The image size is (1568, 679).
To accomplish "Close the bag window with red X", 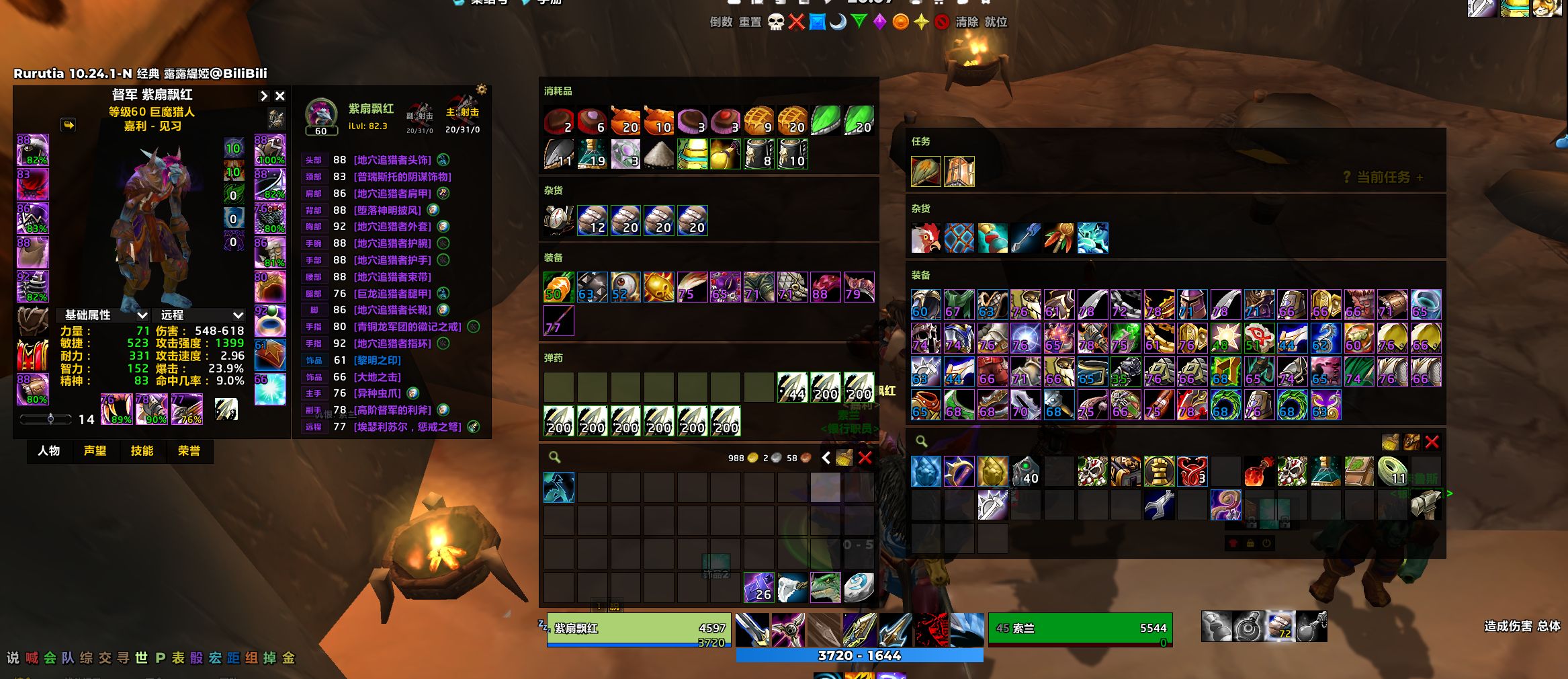I will (x=865, y=458).
